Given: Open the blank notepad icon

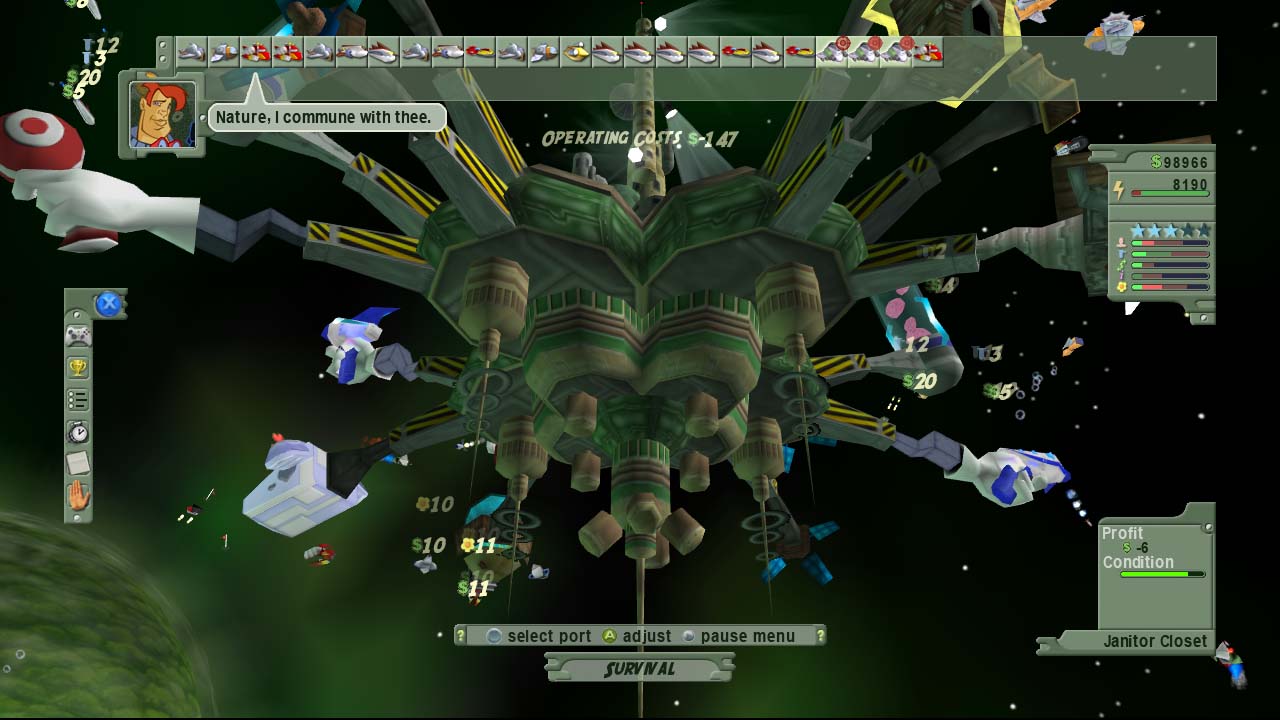Looking at the screenshot, I should point(78,463).
